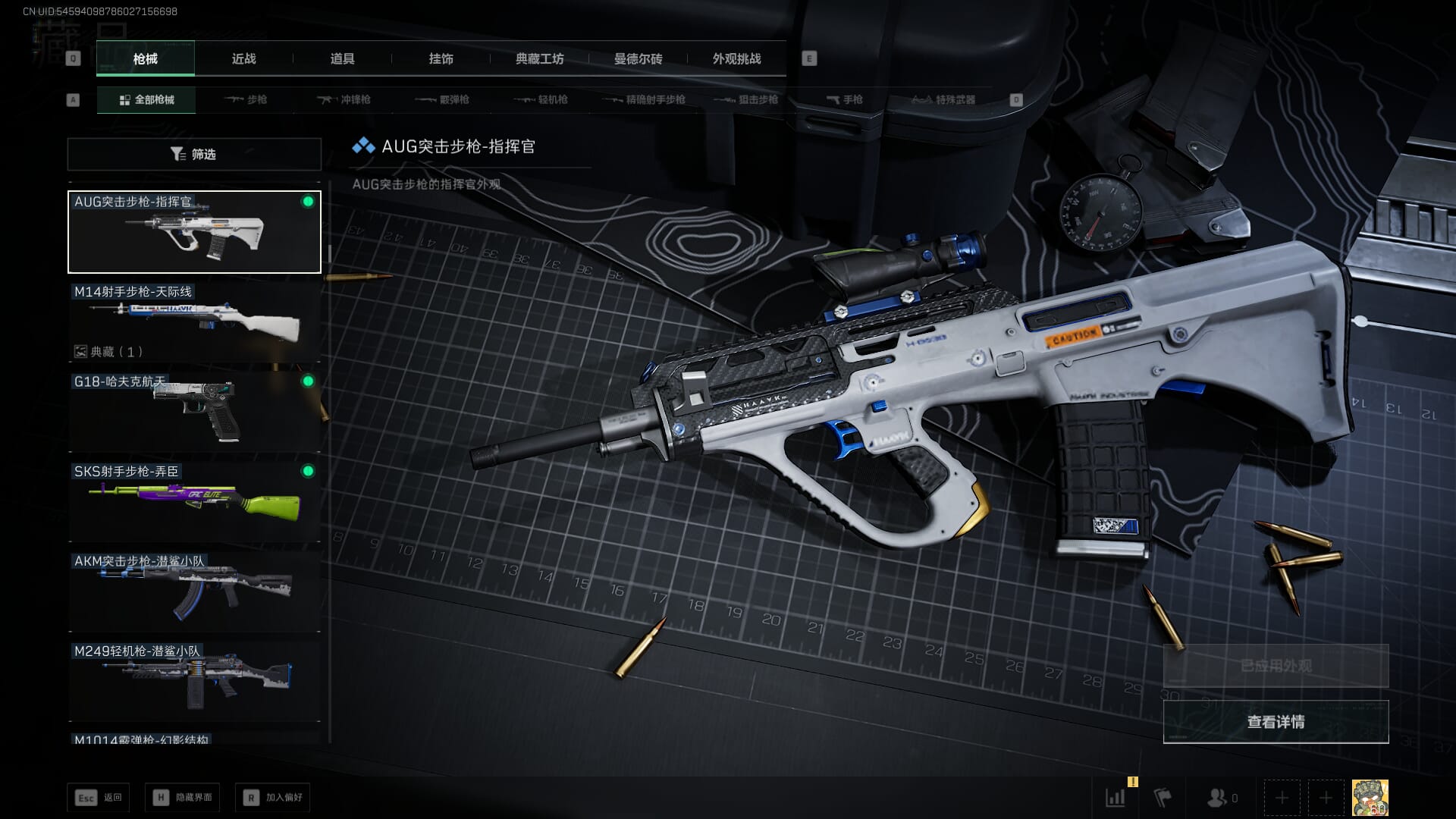Select the 挂饰 charms tab

pos(441,58)
